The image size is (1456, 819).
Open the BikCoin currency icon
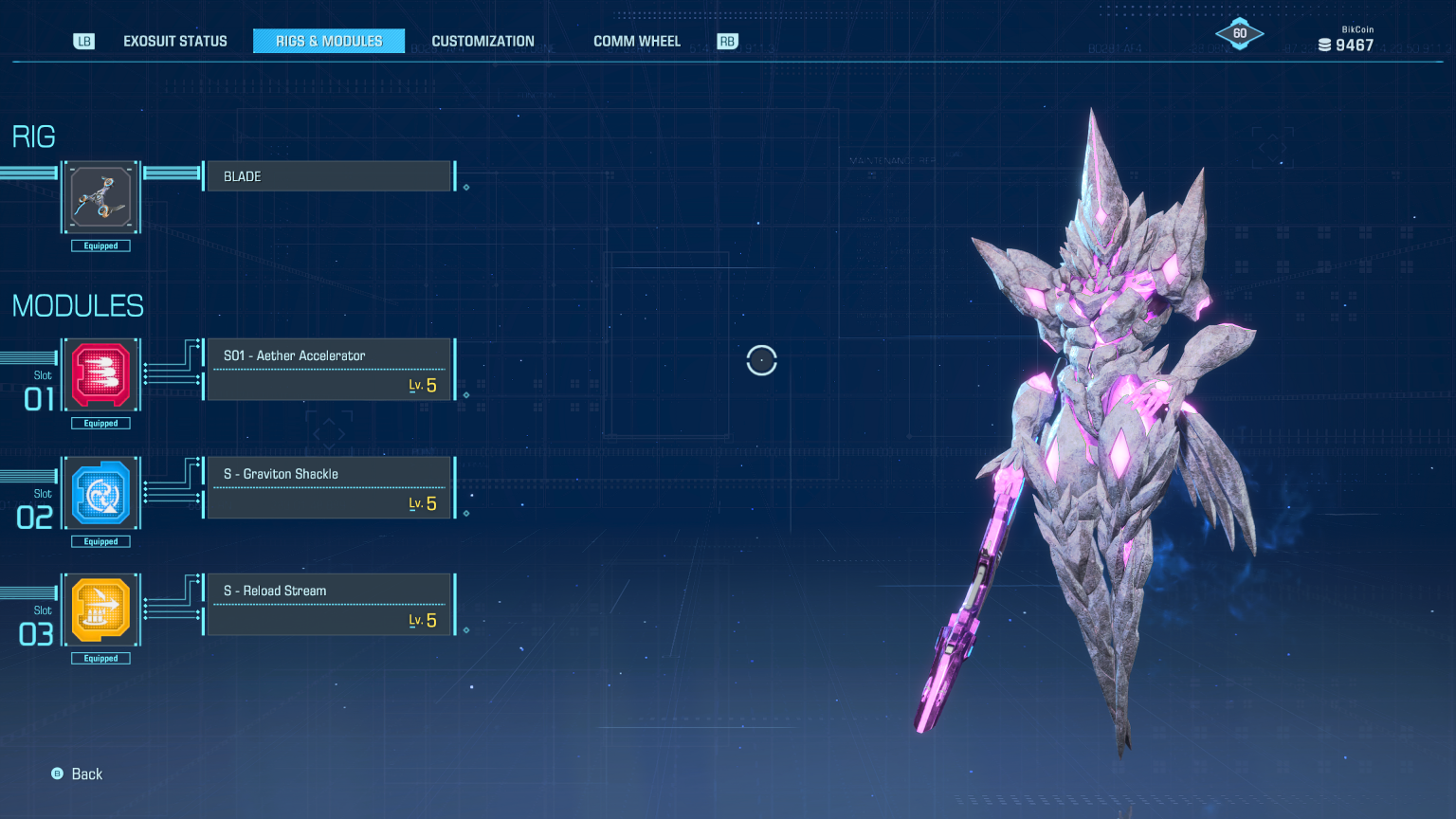pos(1324,44)
